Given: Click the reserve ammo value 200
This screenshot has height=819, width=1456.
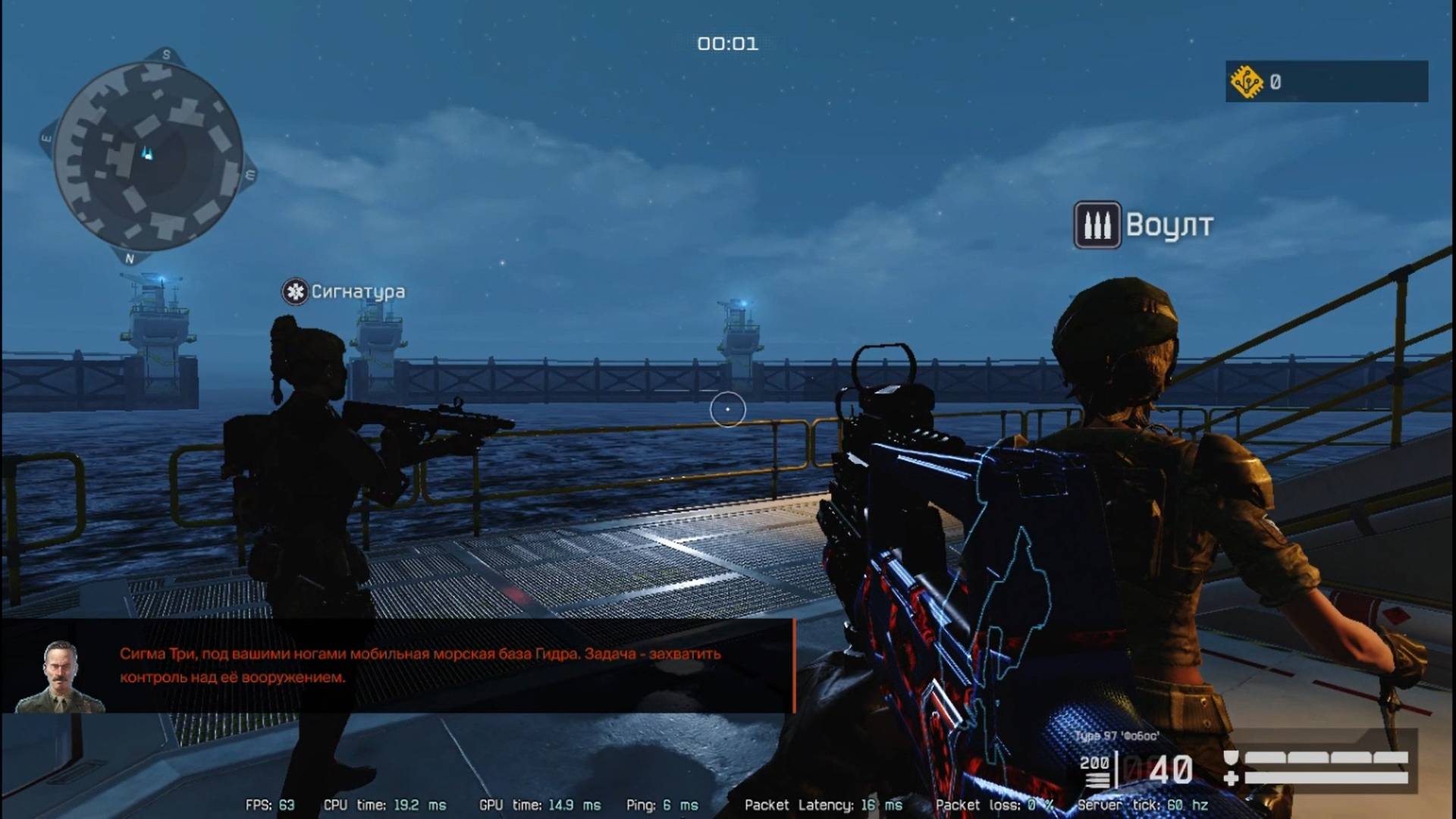Looking at the screenshot, I should [1096, 762].
